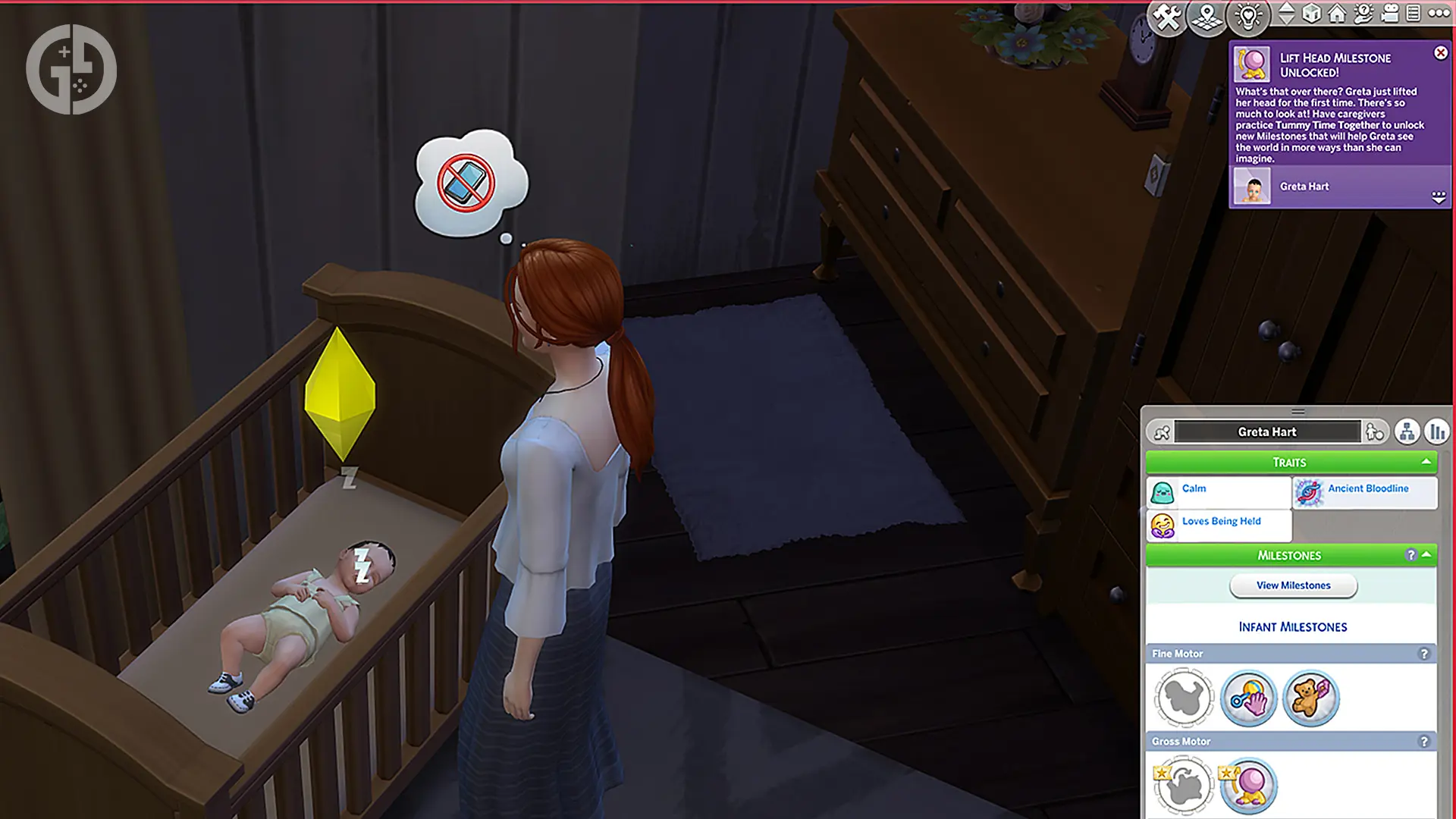Open Lessons via the hand question mark icon
This screenshot has height=819, width=1456.
coord(1363,14)
